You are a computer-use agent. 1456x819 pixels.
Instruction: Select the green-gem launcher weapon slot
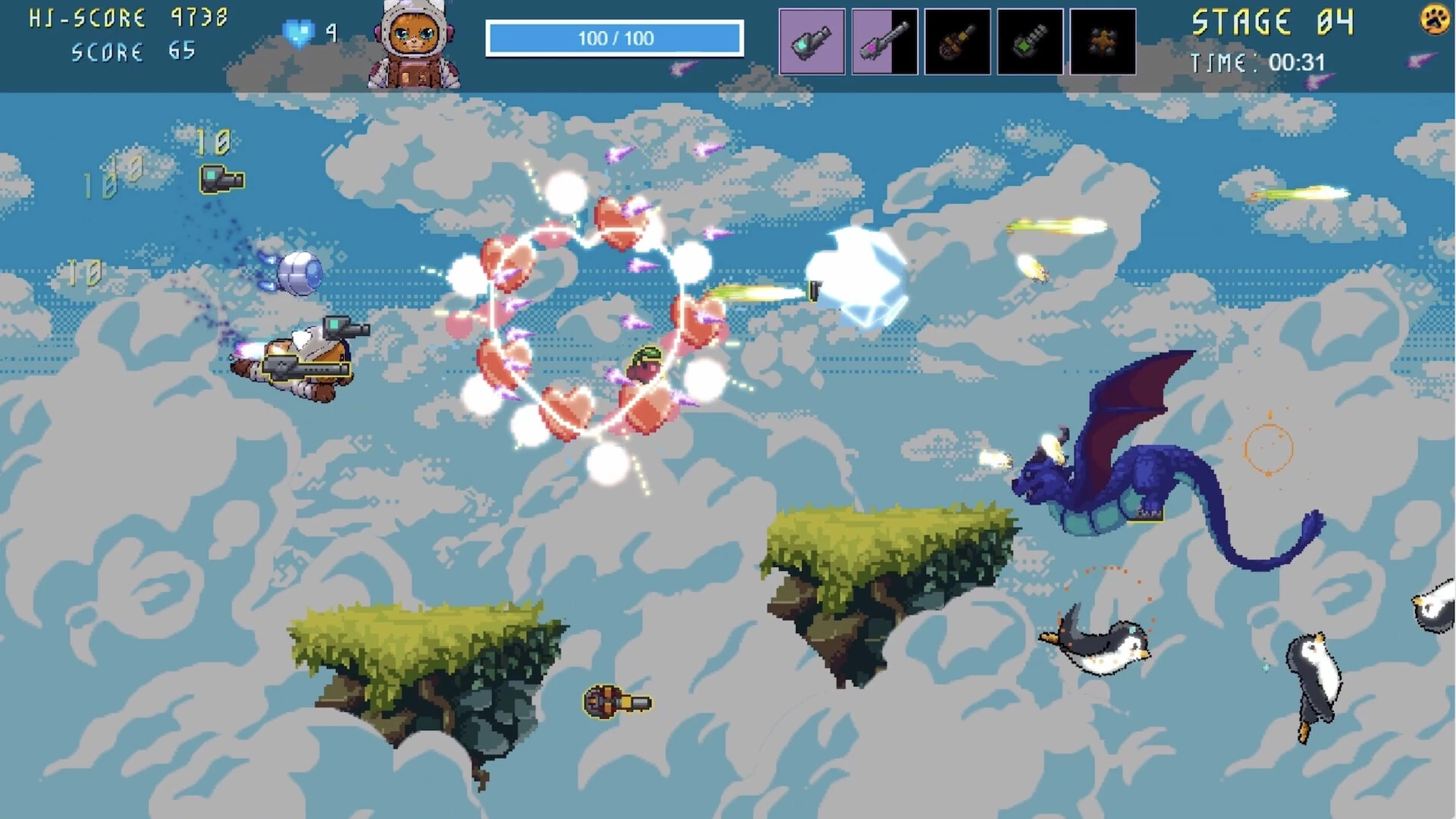tap(1030, 42)
